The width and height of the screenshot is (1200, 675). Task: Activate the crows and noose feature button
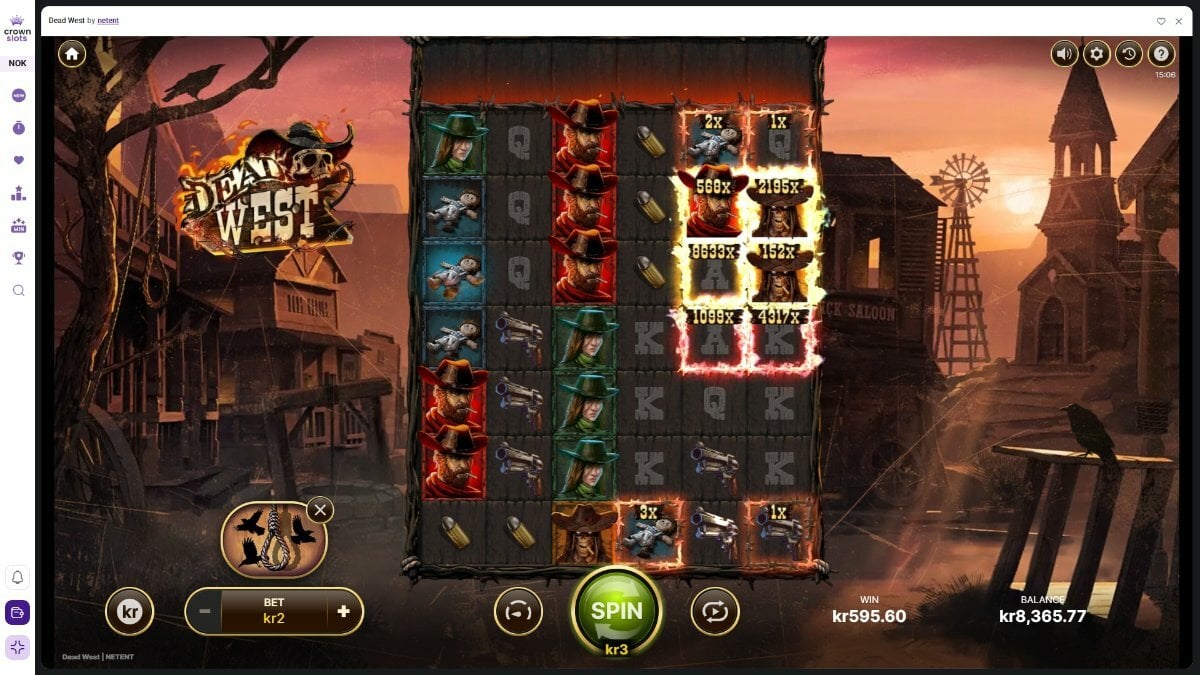[273, 540]
